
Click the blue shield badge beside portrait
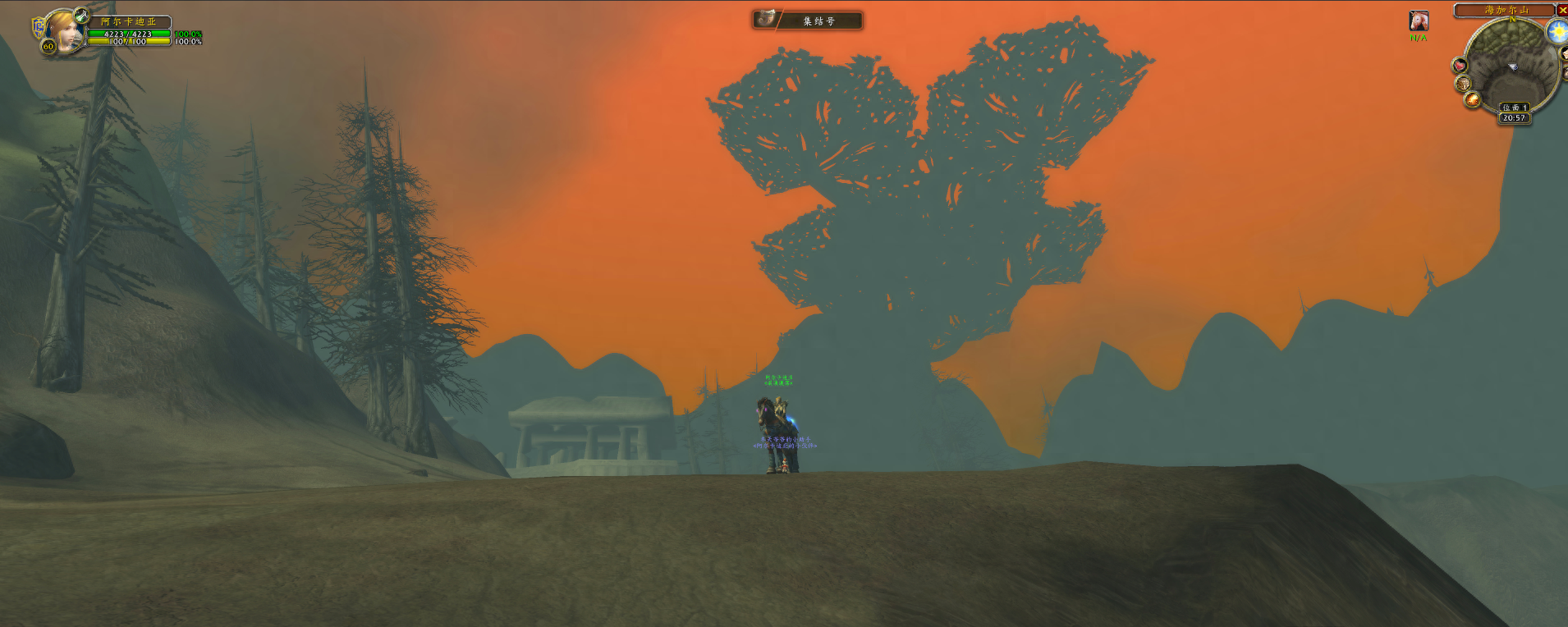(38, 28)
